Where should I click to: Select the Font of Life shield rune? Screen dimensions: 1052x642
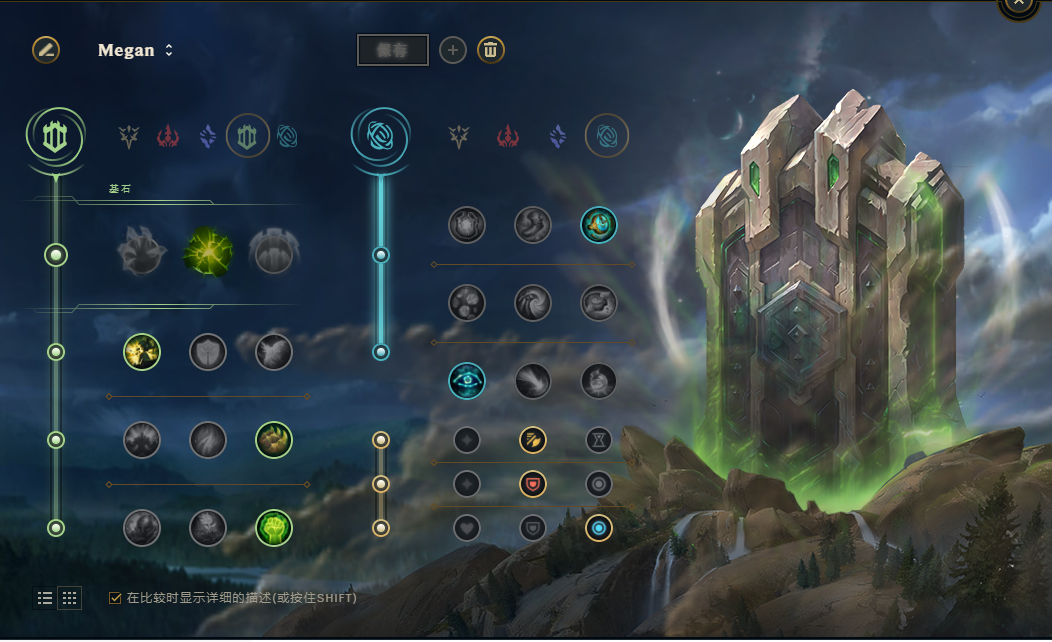tap(208, 352)
